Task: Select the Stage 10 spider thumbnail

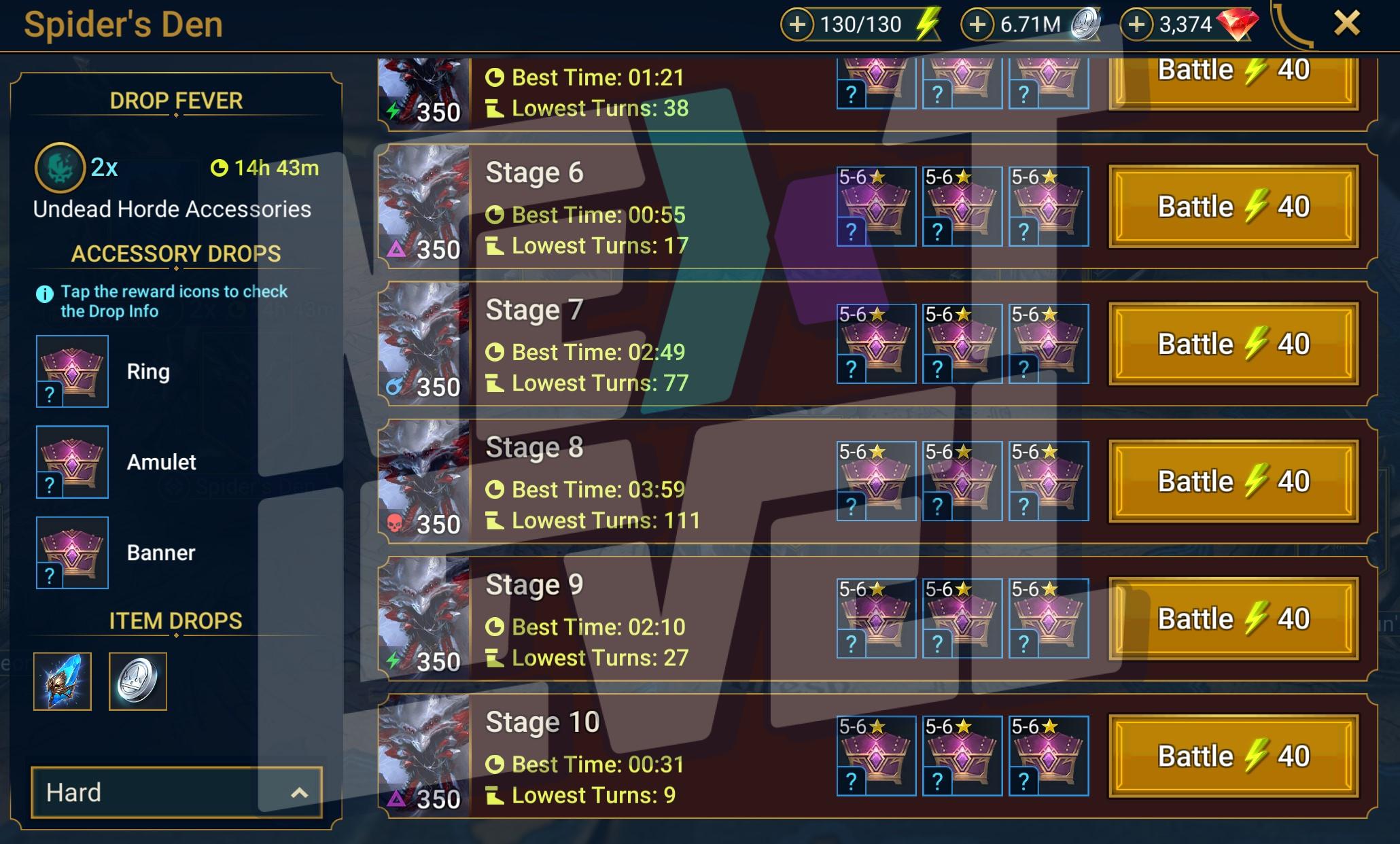Action: coord(424,756)
